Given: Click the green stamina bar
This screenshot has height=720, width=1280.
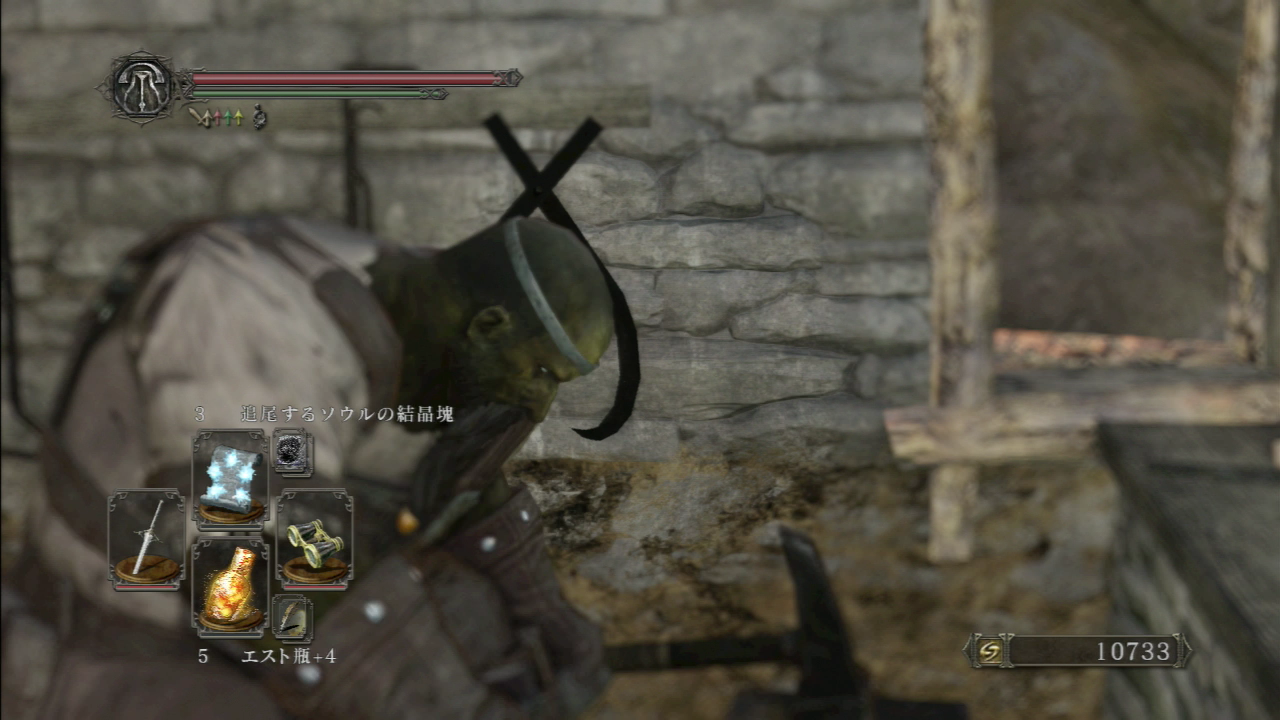Looking at the screenshot, I should 310,94.
